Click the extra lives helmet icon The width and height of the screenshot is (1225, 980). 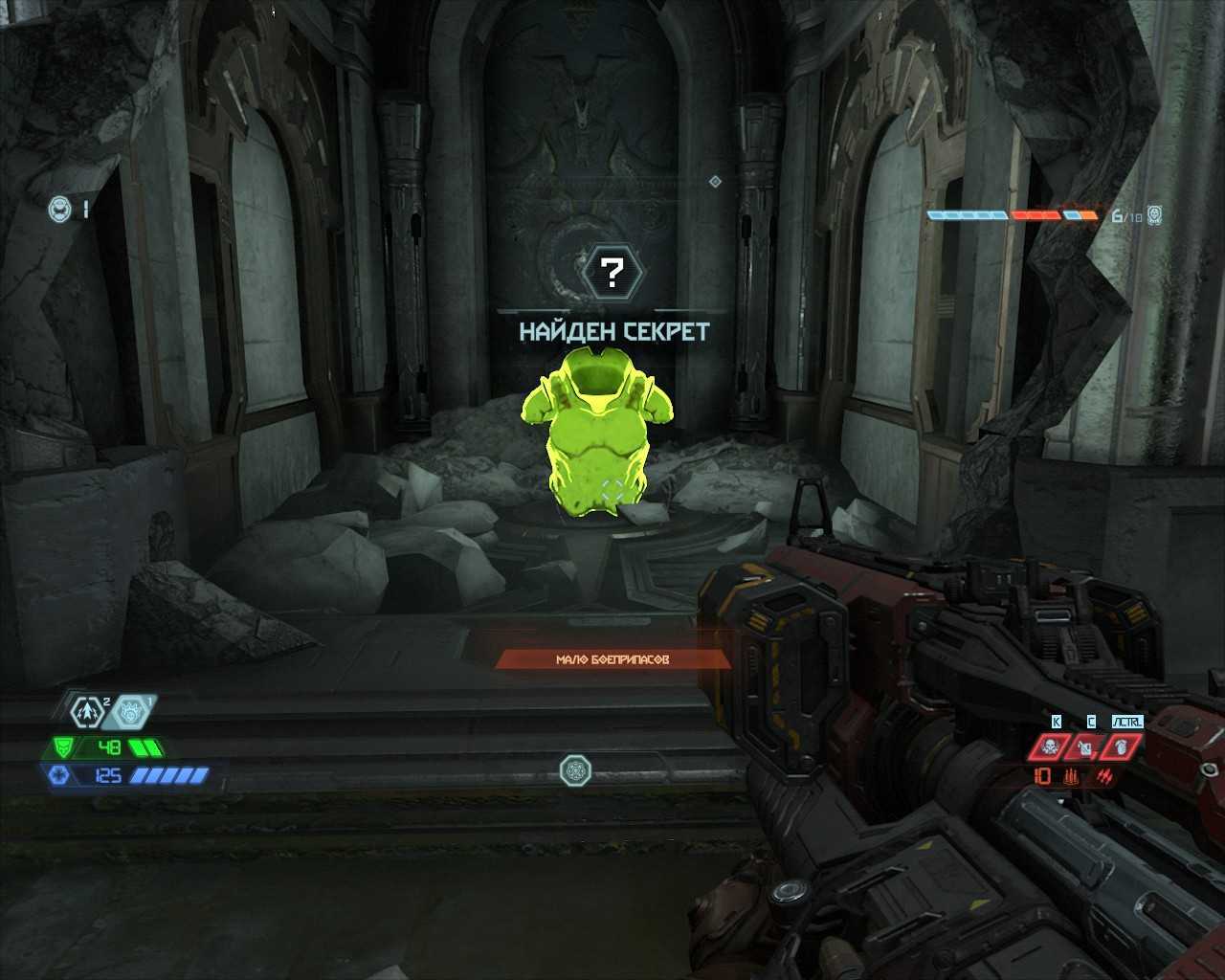(60, 208)
